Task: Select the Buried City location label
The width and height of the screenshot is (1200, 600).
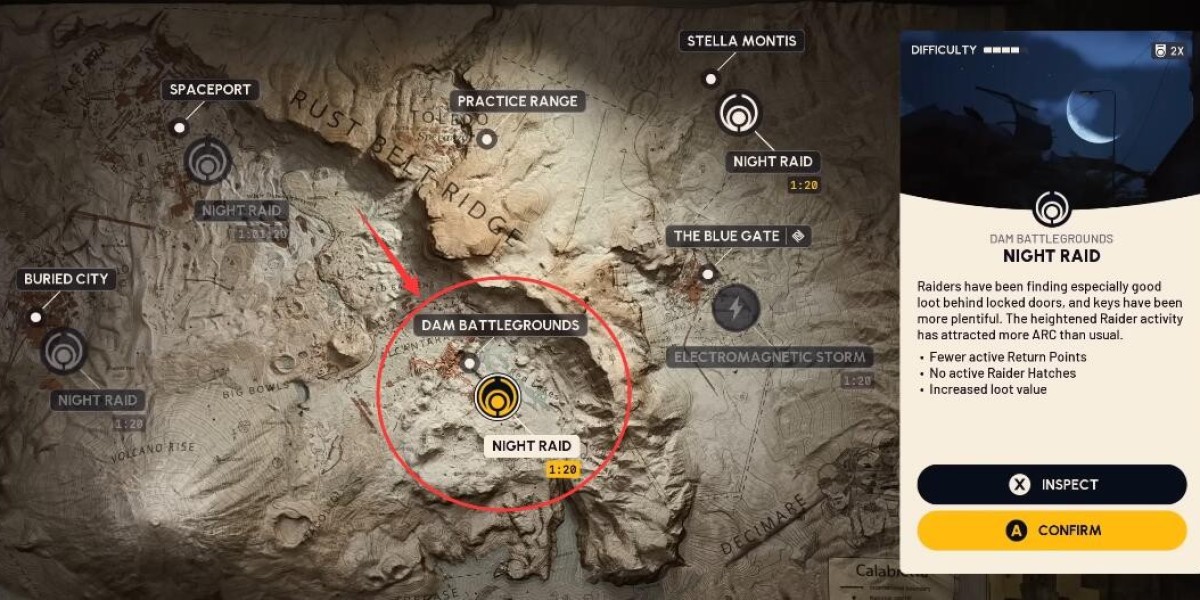Action: coord(65,279)
